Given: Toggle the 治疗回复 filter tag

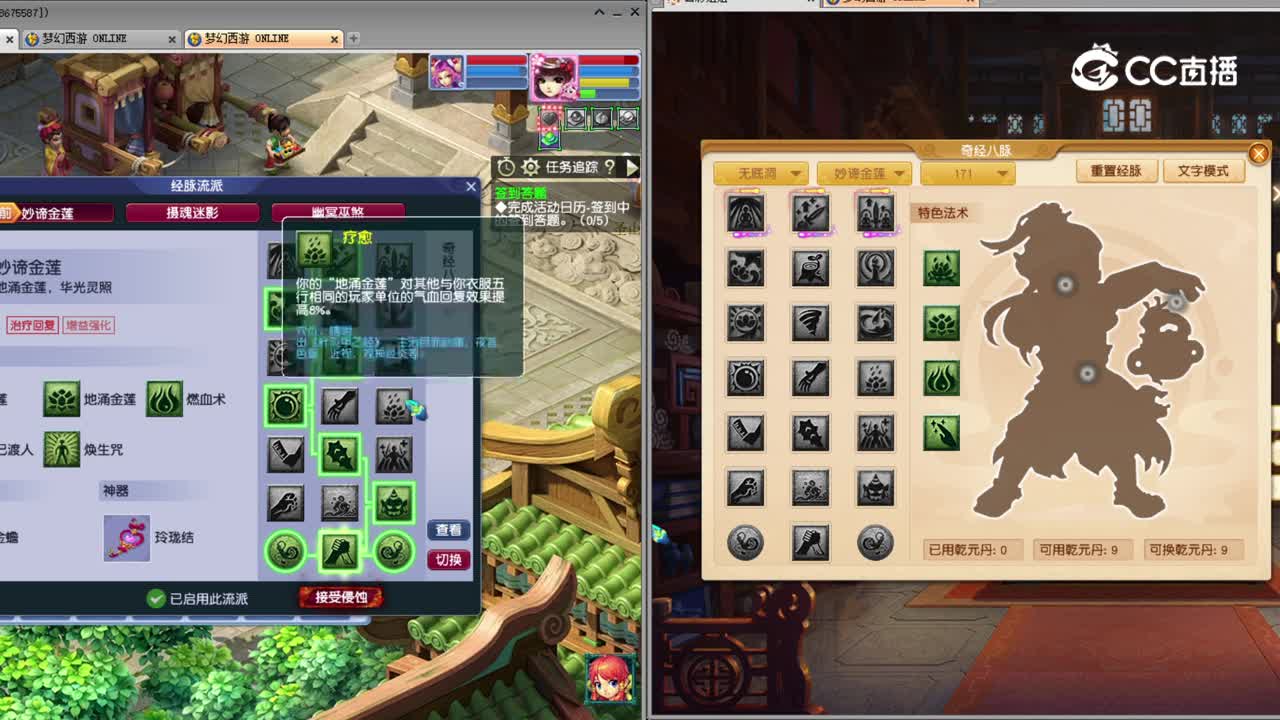Looking at the screenshot, I should [x=33, y=327].
